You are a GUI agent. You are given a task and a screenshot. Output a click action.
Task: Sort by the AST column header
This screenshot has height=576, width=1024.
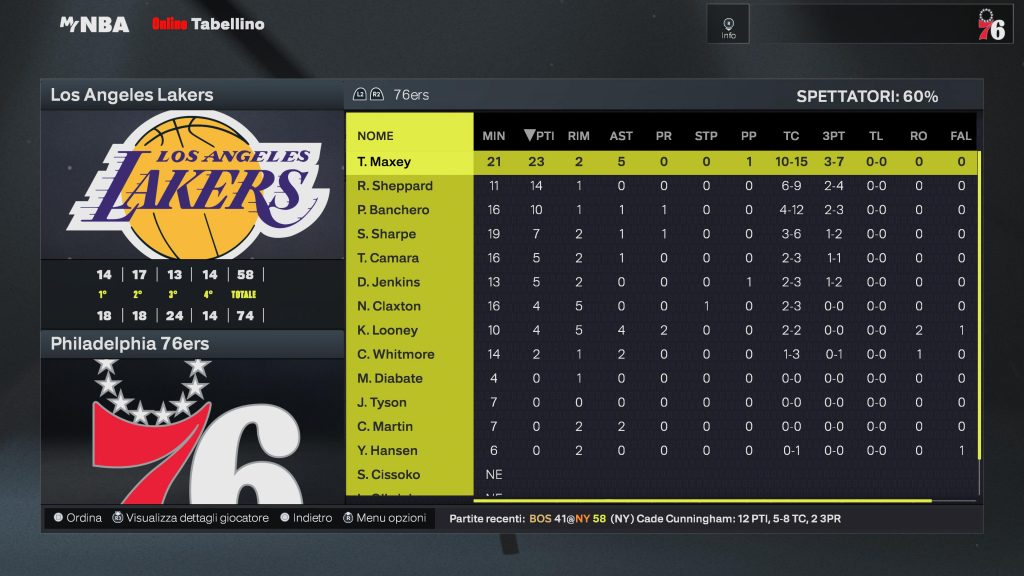point(621,136)
